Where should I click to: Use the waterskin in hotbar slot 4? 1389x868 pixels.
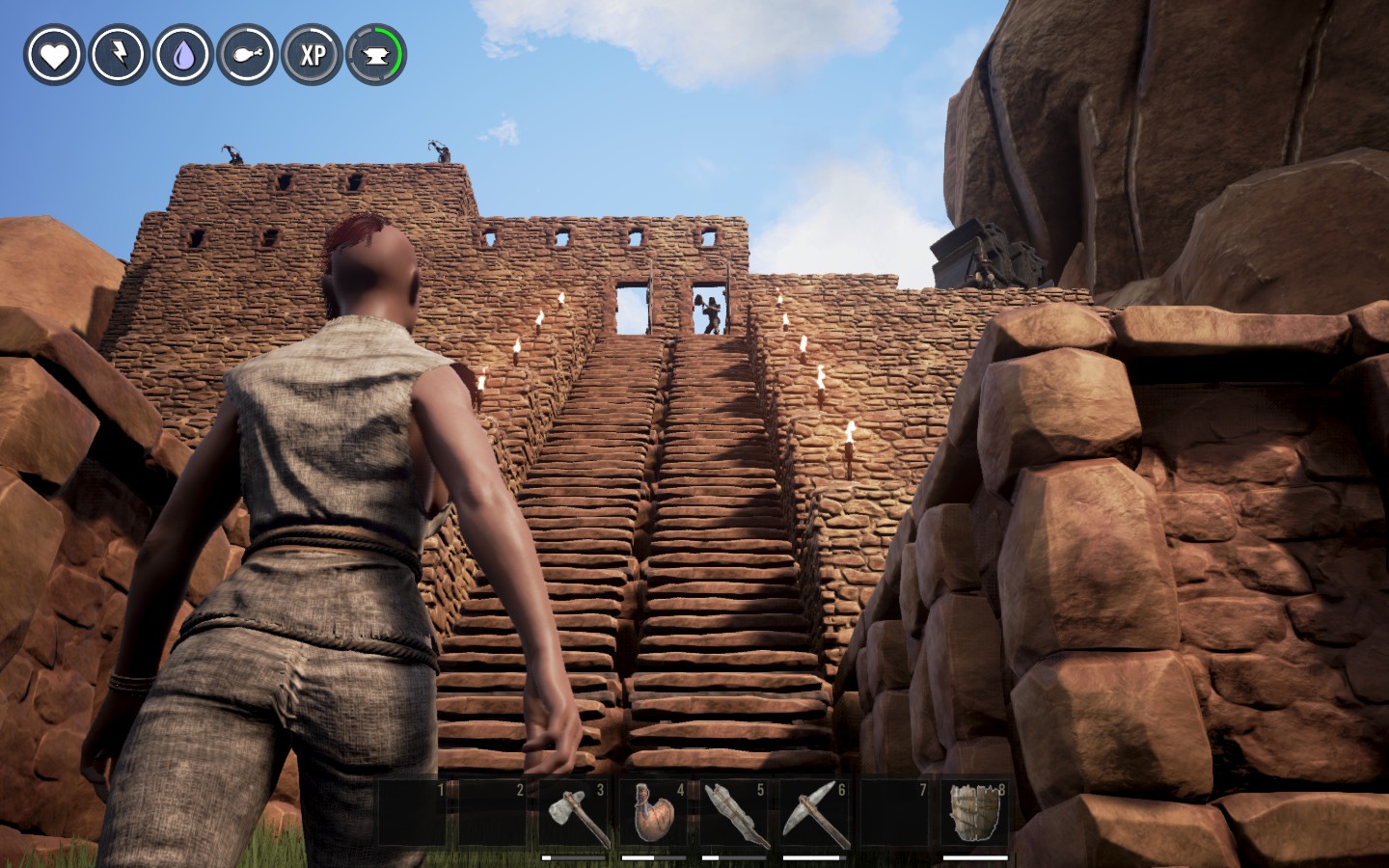coord(654,815)
